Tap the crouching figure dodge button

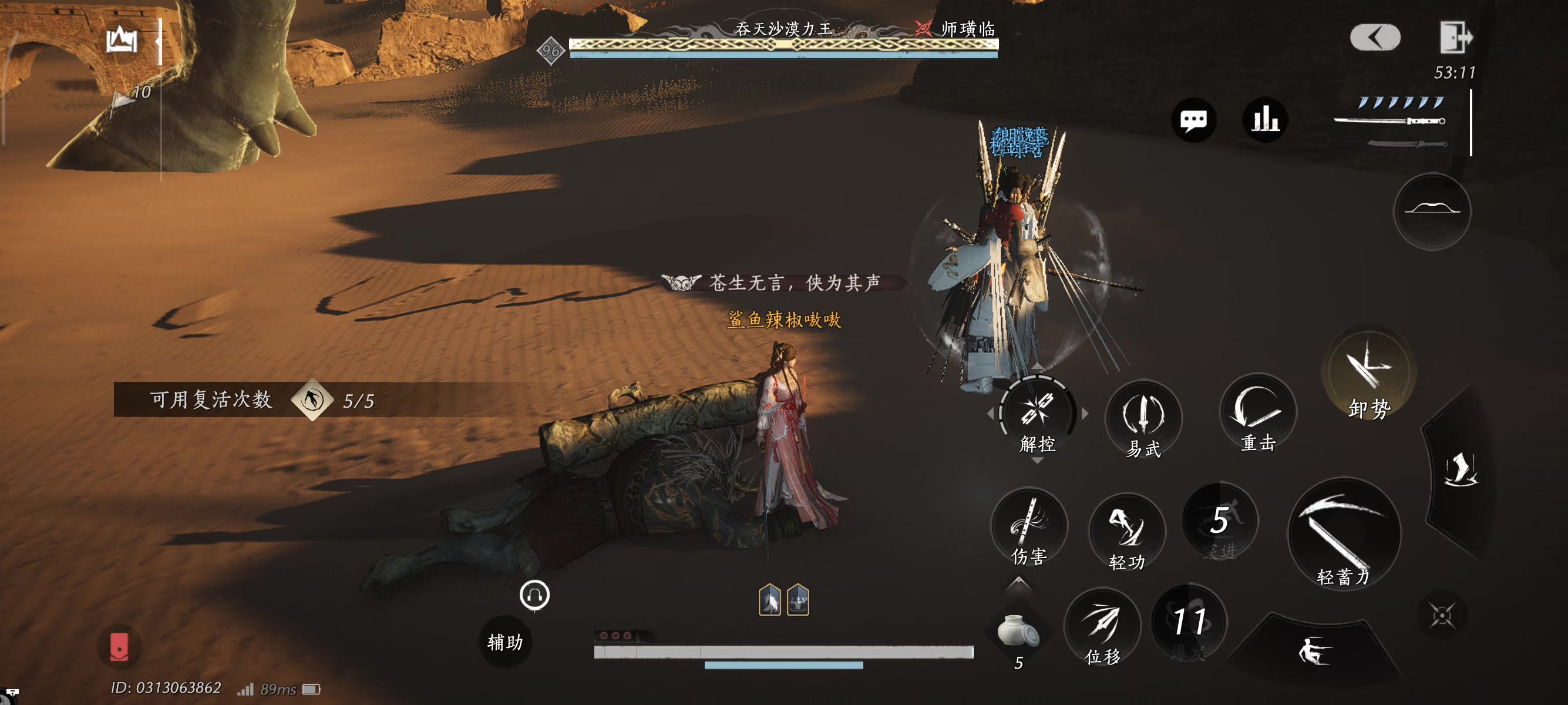1315,652
